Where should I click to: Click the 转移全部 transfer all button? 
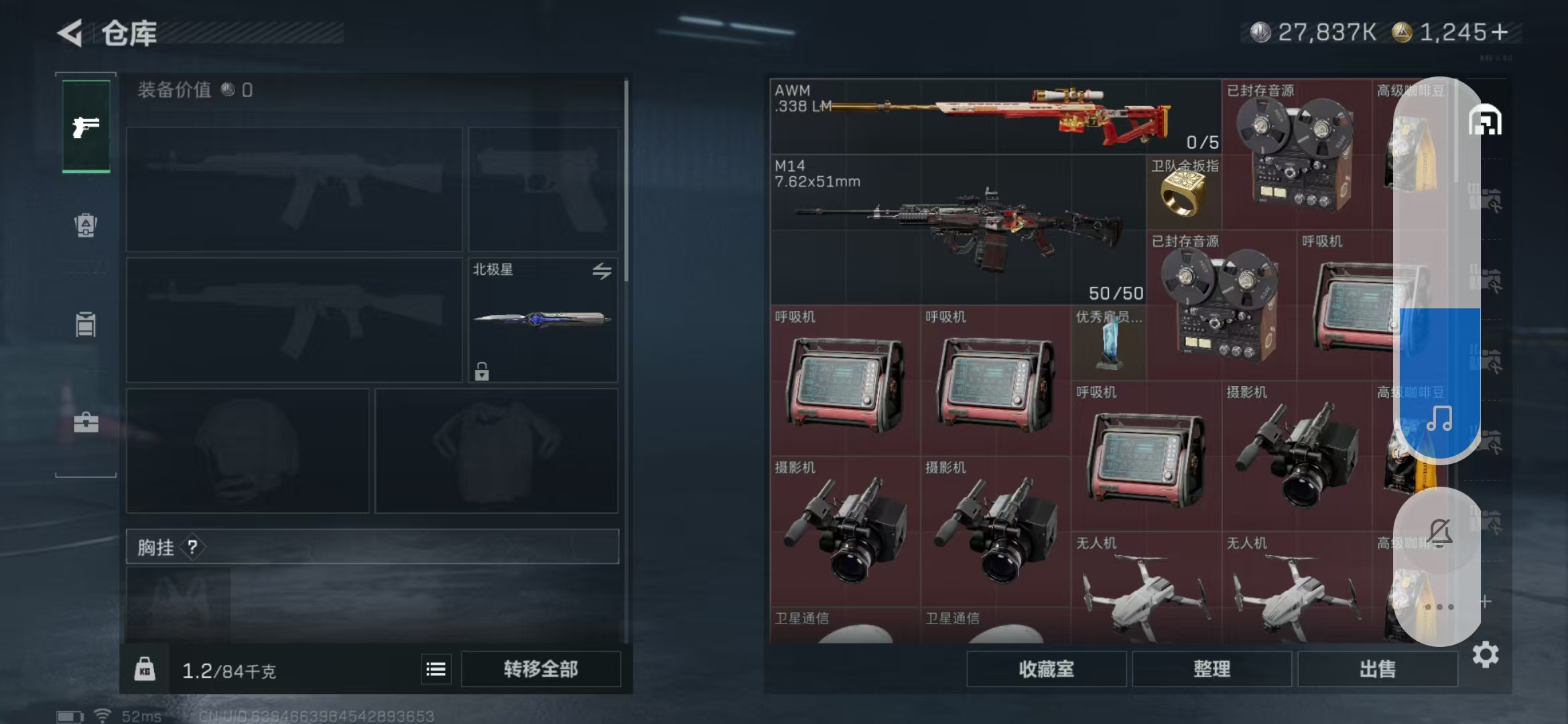point(541,669)
